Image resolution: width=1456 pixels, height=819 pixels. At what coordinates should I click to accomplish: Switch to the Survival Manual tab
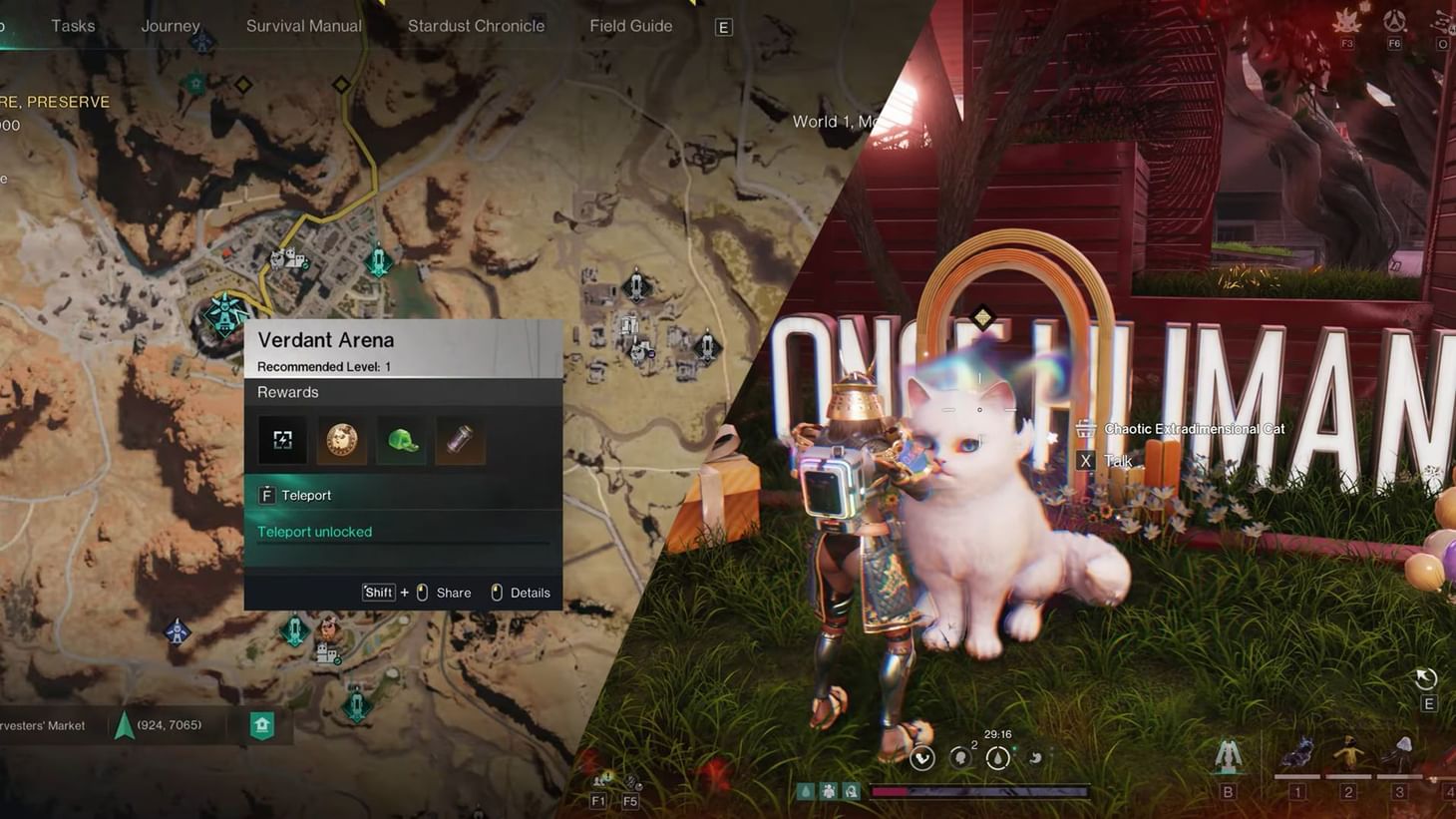[x=303, y=25]
